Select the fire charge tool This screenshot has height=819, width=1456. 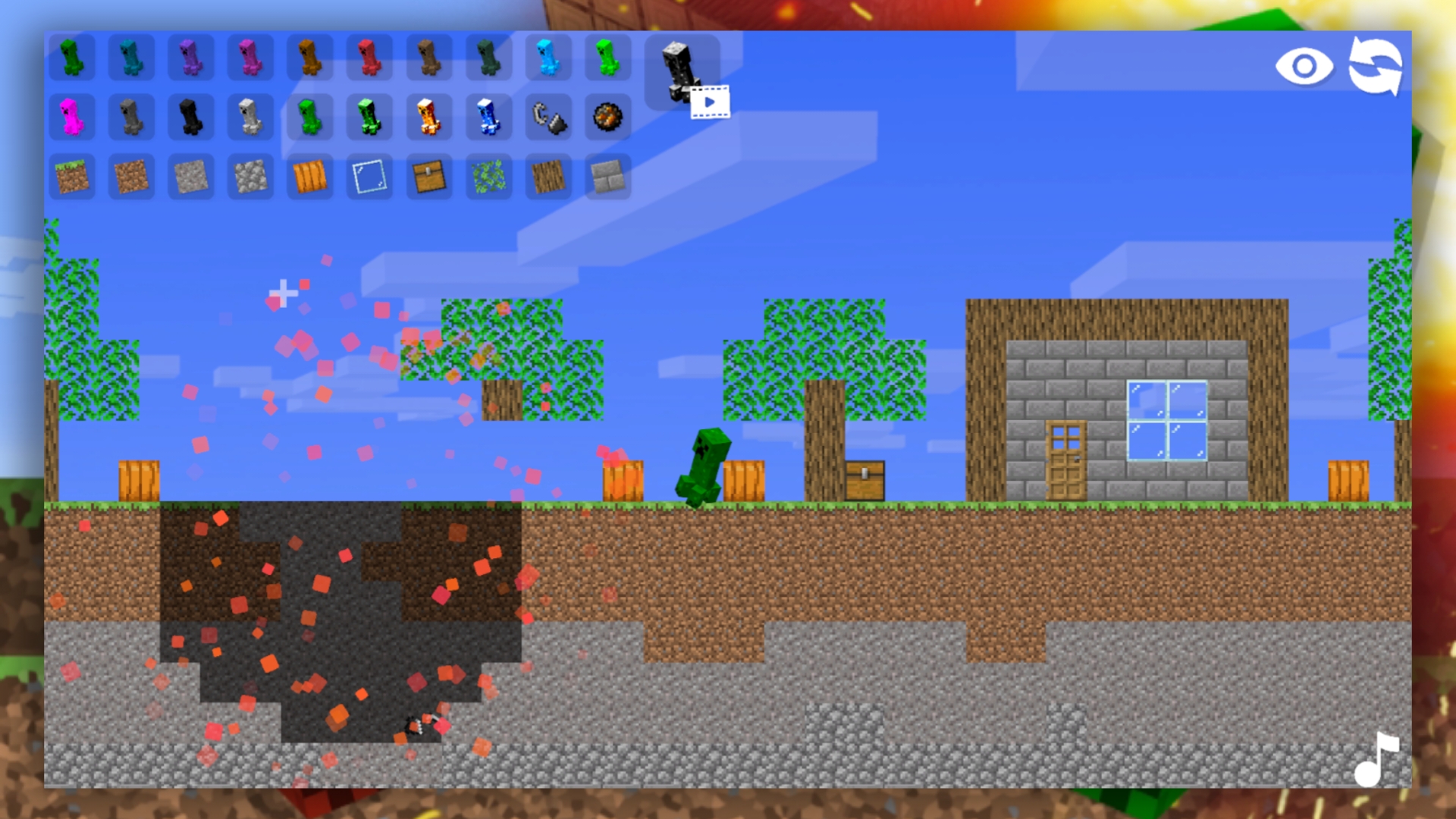coord(605,118)
